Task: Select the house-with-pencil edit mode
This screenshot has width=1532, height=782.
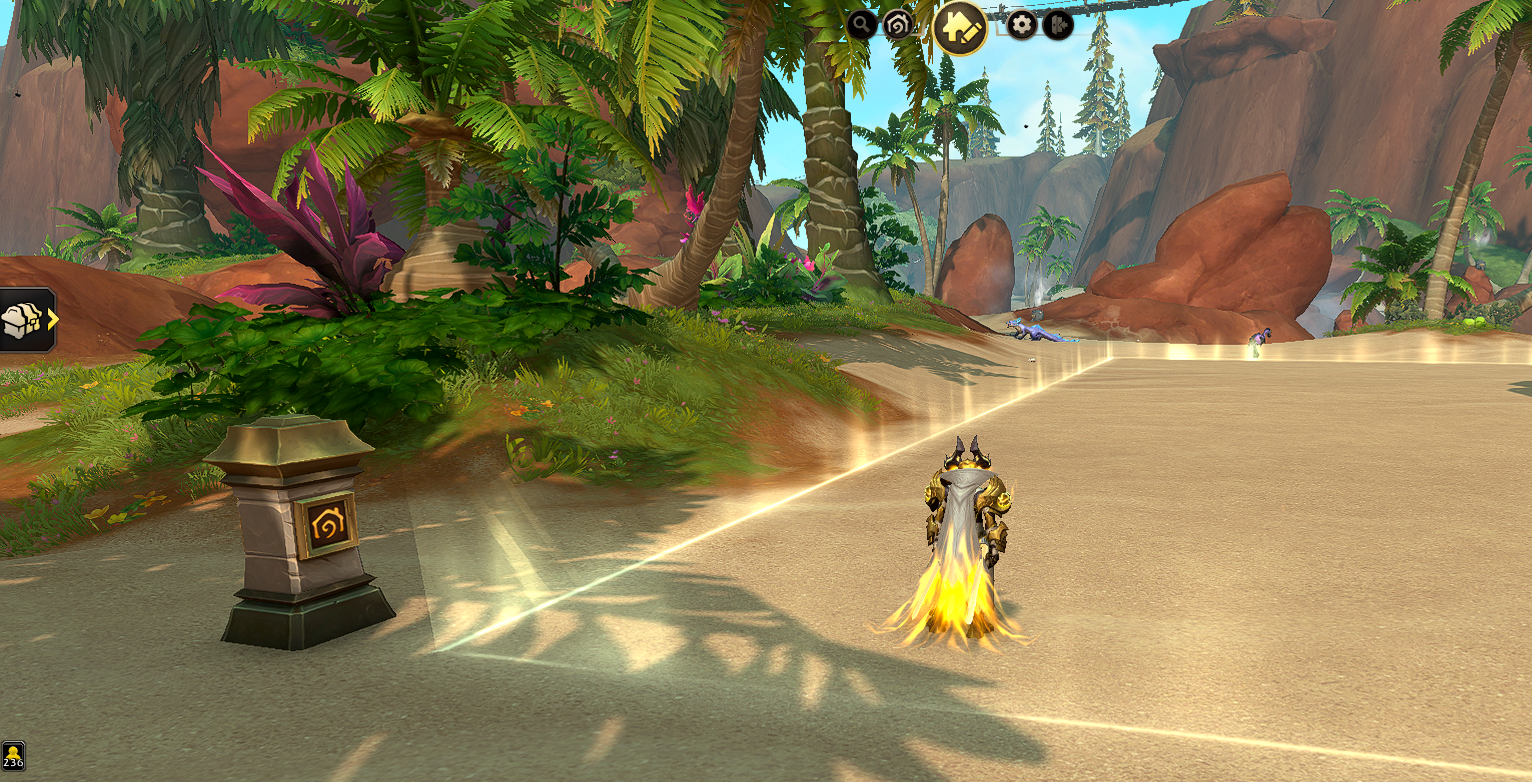Action: (x=961, y=27)
